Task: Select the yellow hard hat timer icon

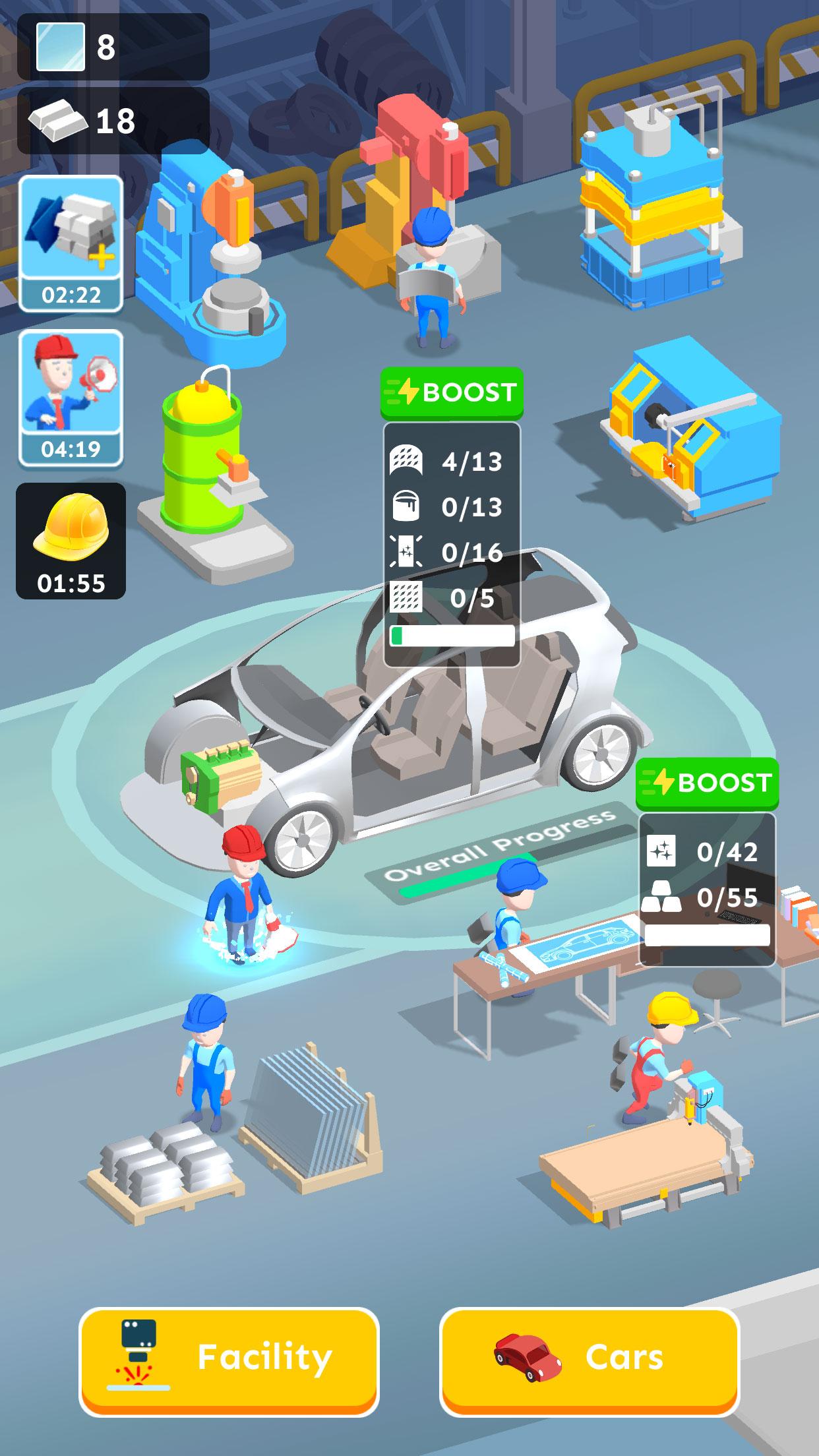Action: 71,541
